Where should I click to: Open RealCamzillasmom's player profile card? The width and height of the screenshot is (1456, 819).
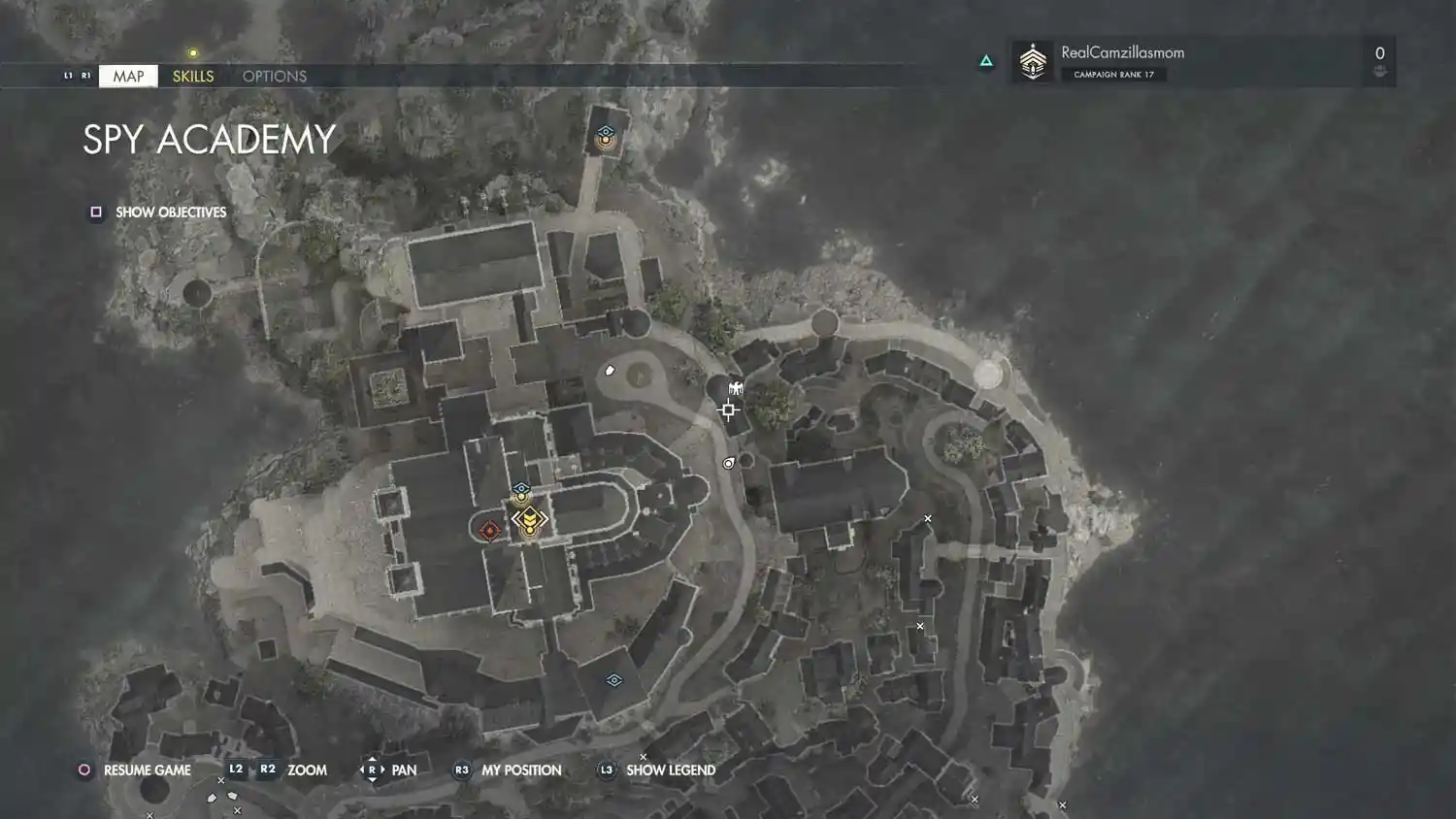click(1202, 61)
